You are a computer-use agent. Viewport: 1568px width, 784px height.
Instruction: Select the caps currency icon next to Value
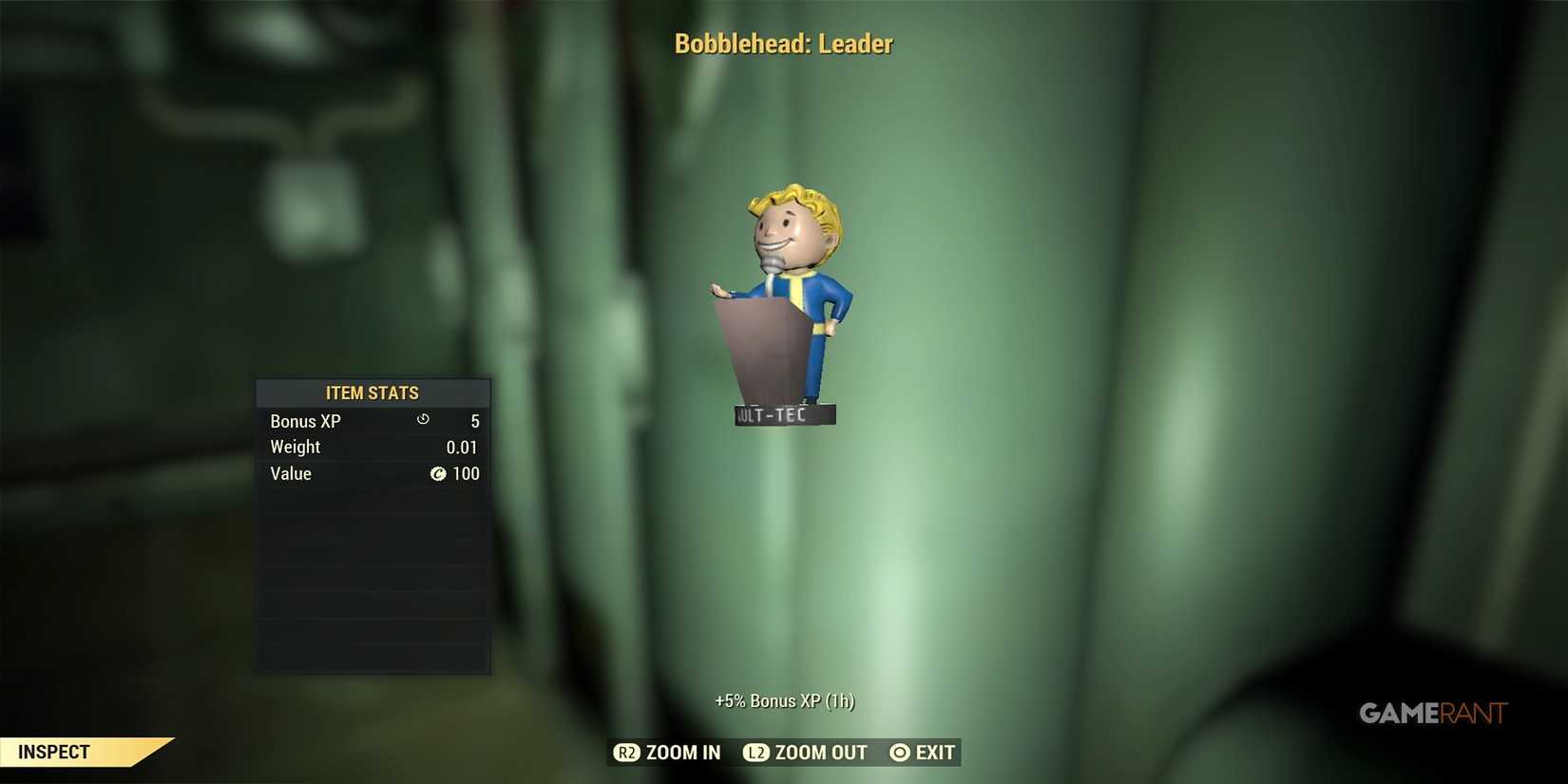[x=438, y=474]
